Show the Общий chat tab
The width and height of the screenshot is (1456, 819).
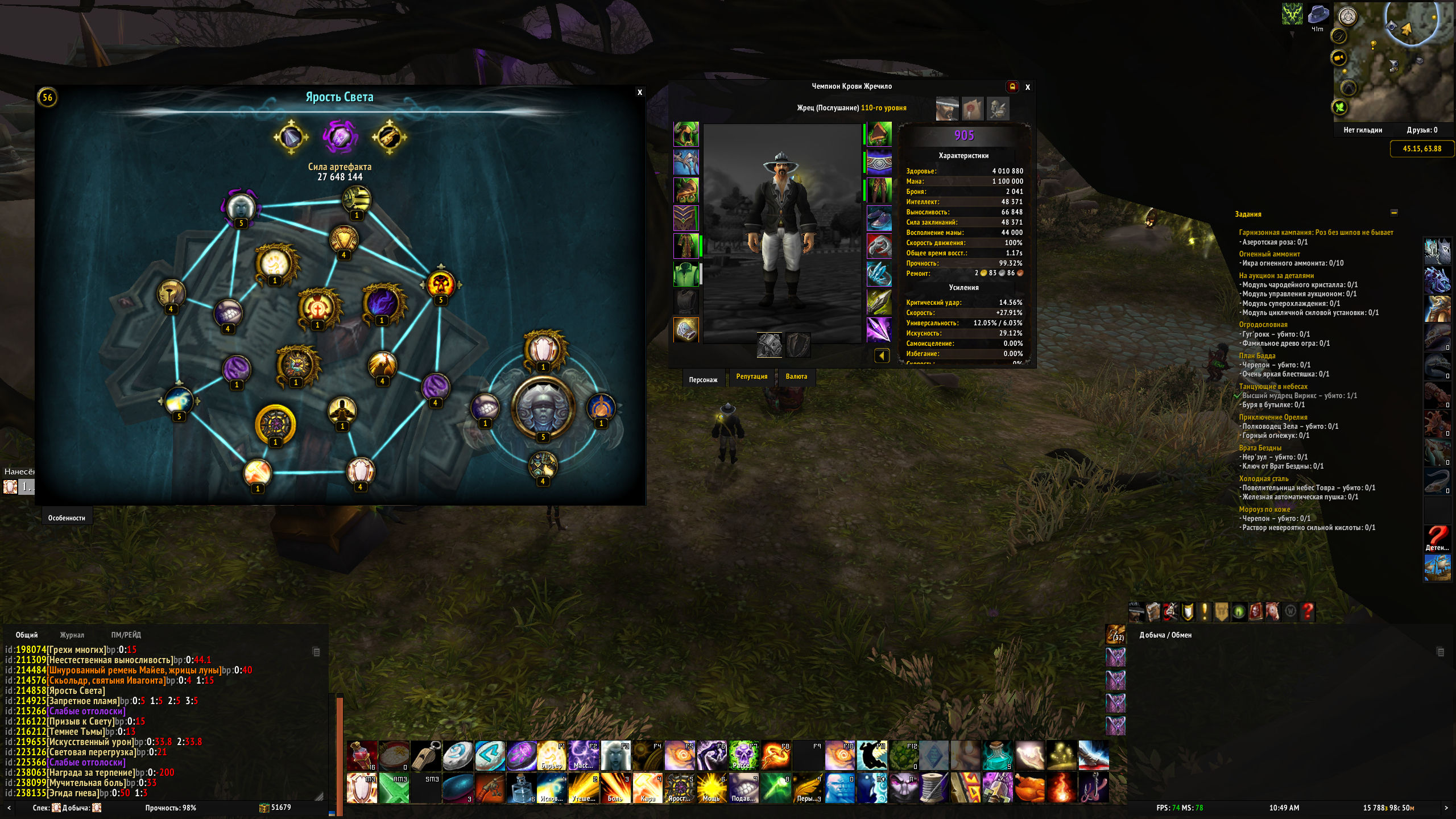pos(27,635)
